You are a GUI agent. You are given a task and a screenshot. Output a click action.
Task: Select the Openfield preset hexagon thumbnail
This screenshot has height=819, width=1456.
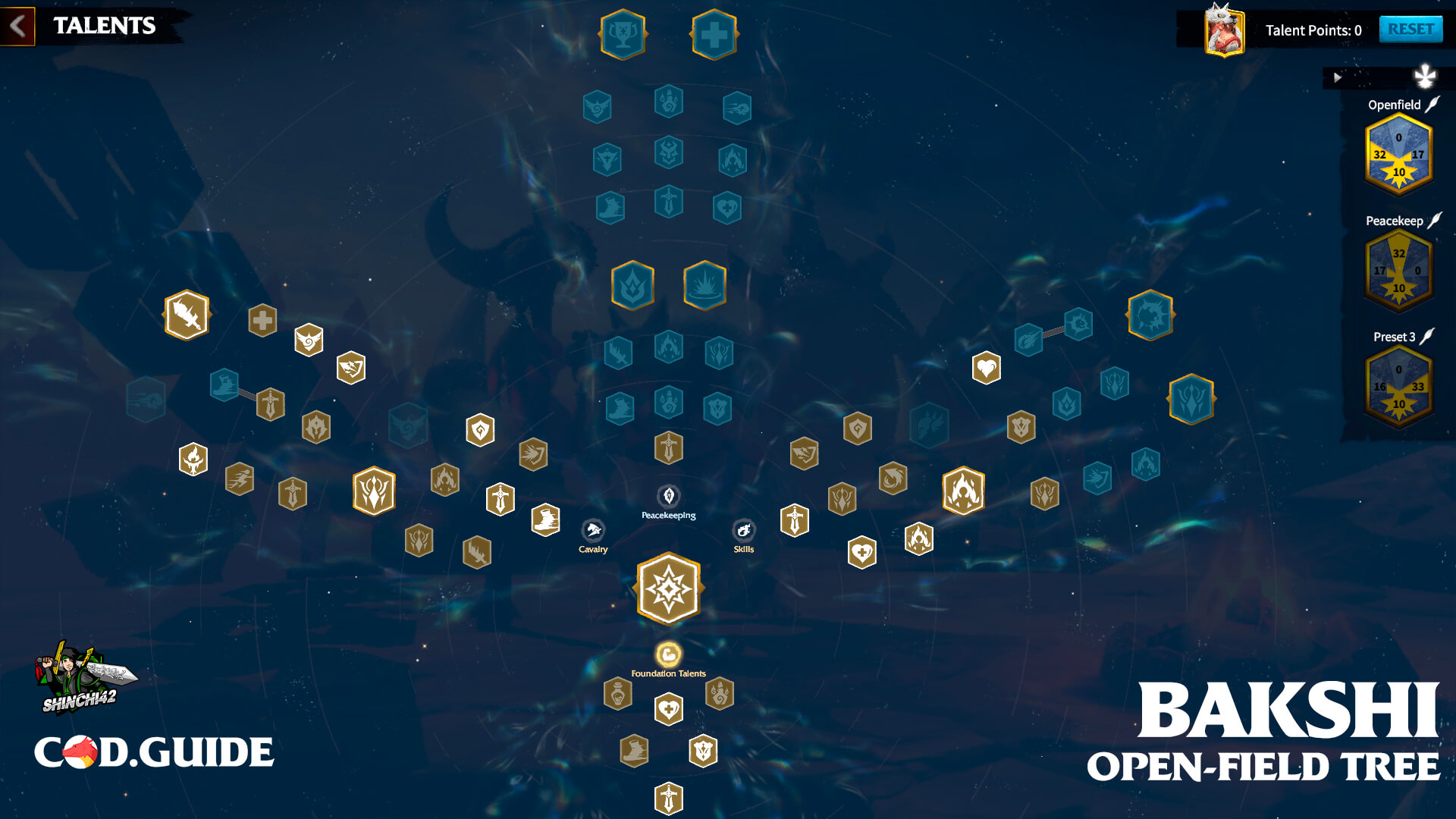[x=1398, y=157]
